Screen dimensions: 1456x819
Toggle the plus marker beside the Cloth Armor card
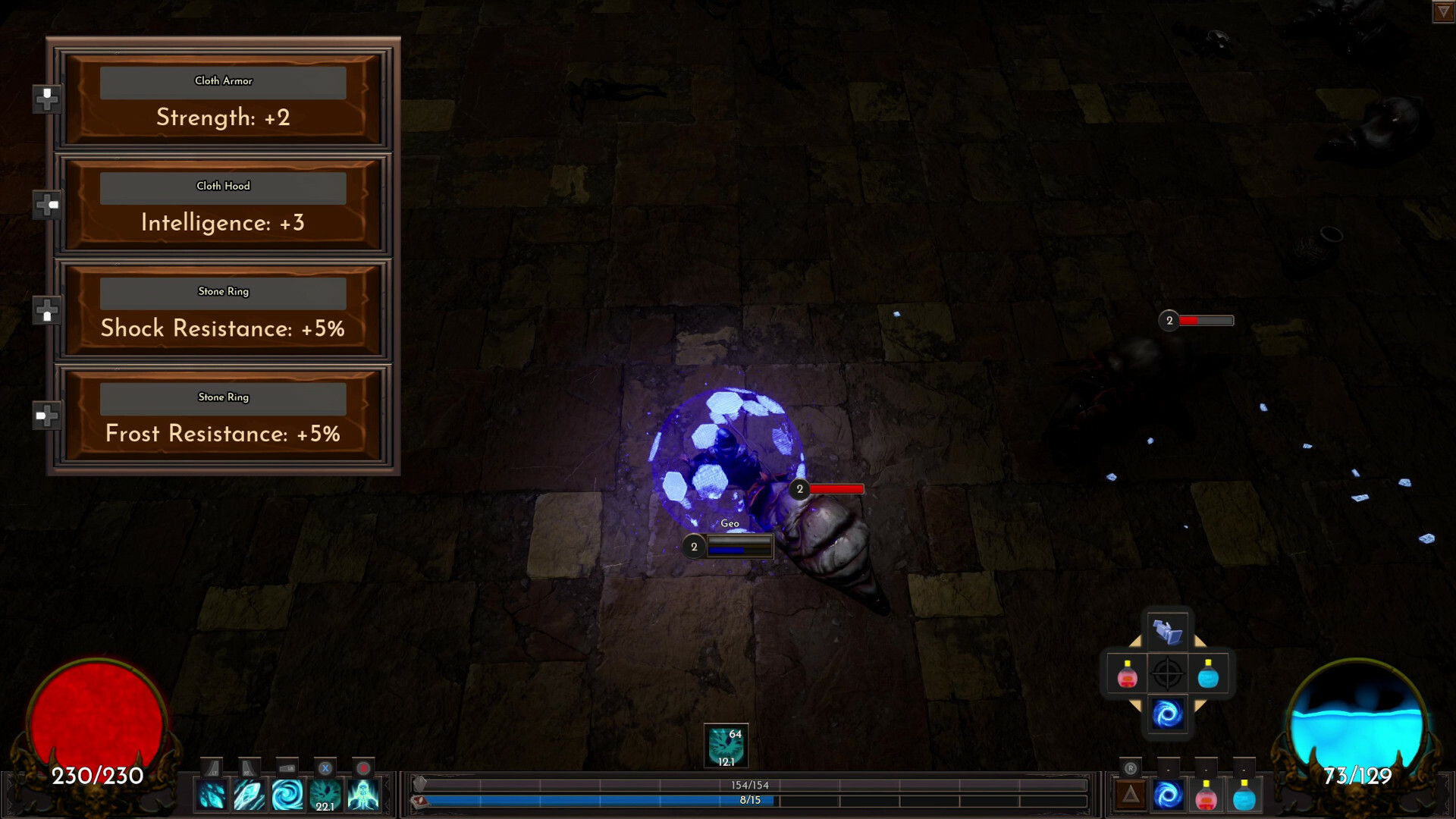click(47, 98)
